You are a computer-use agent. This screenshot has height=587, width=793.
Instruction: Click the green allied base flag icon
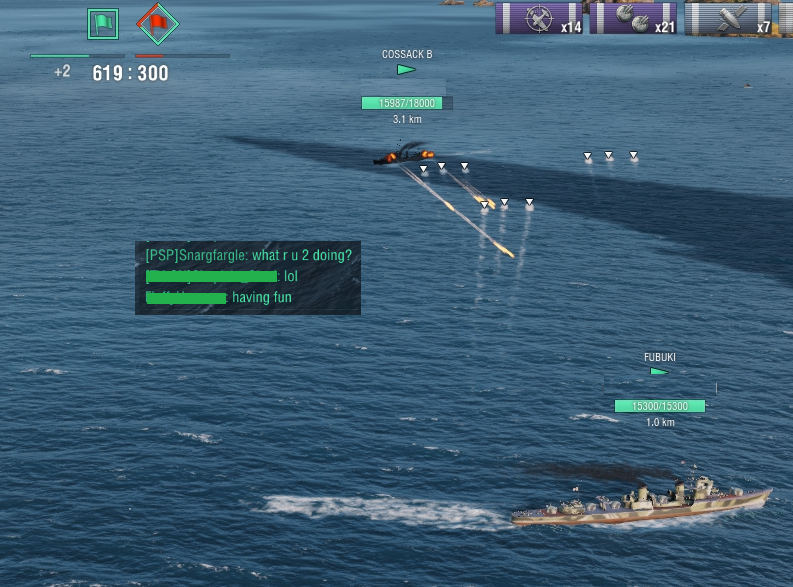pos(103,22)
